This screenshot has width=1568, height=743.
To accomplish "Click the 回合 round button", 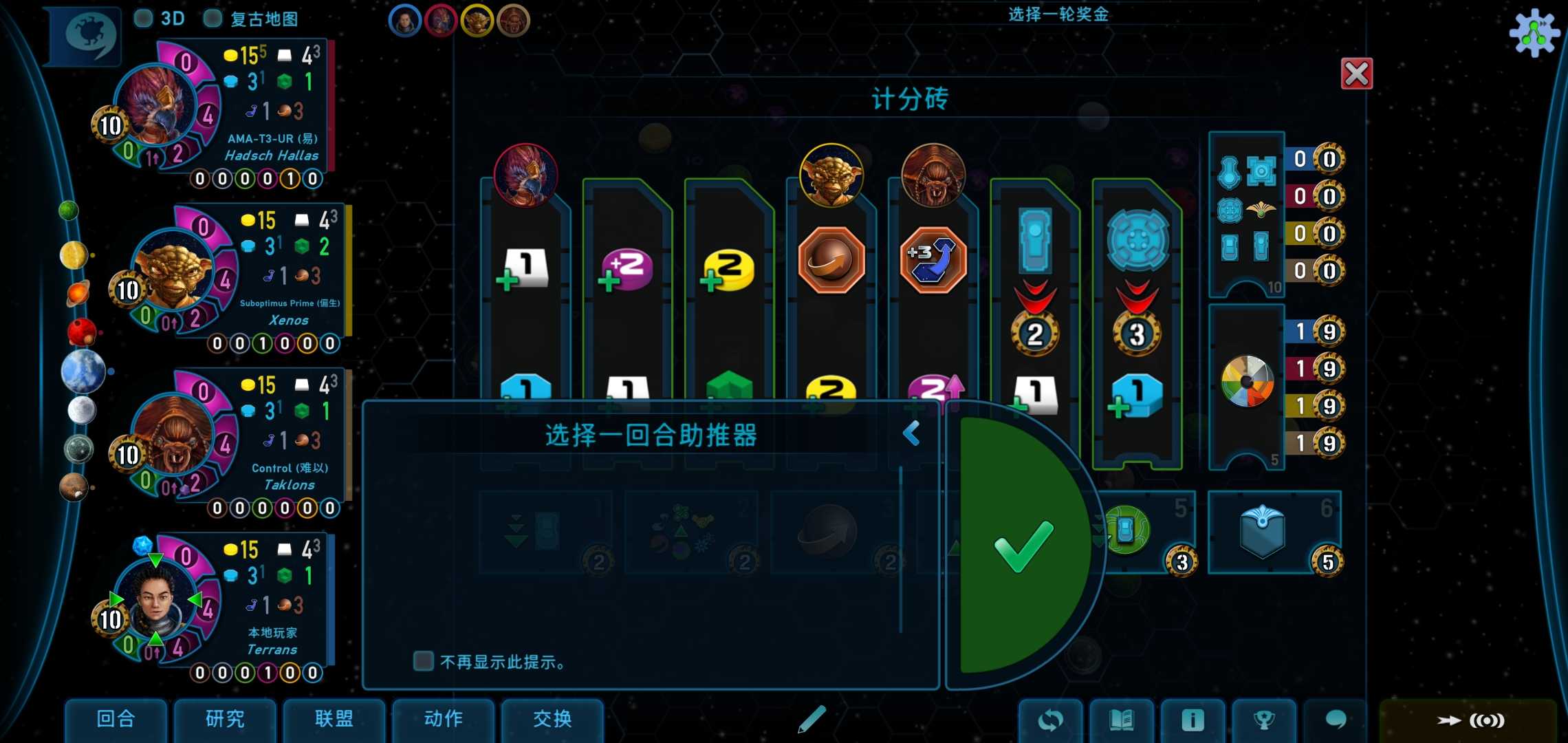I will (116, 720).
